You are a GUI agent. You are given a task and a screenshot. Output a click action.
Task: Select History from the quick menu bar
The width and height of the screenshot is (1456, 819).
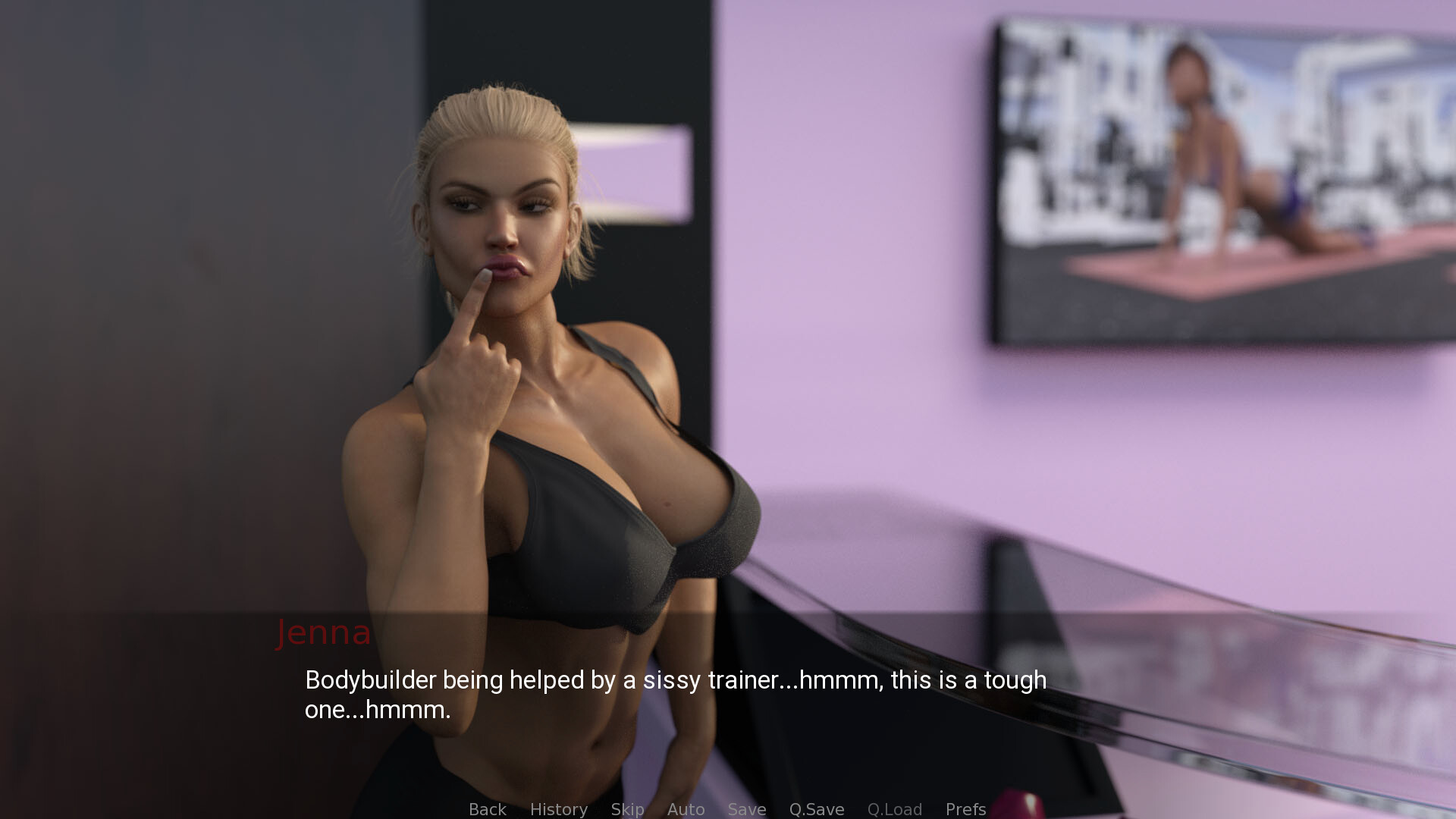point(559,809)
